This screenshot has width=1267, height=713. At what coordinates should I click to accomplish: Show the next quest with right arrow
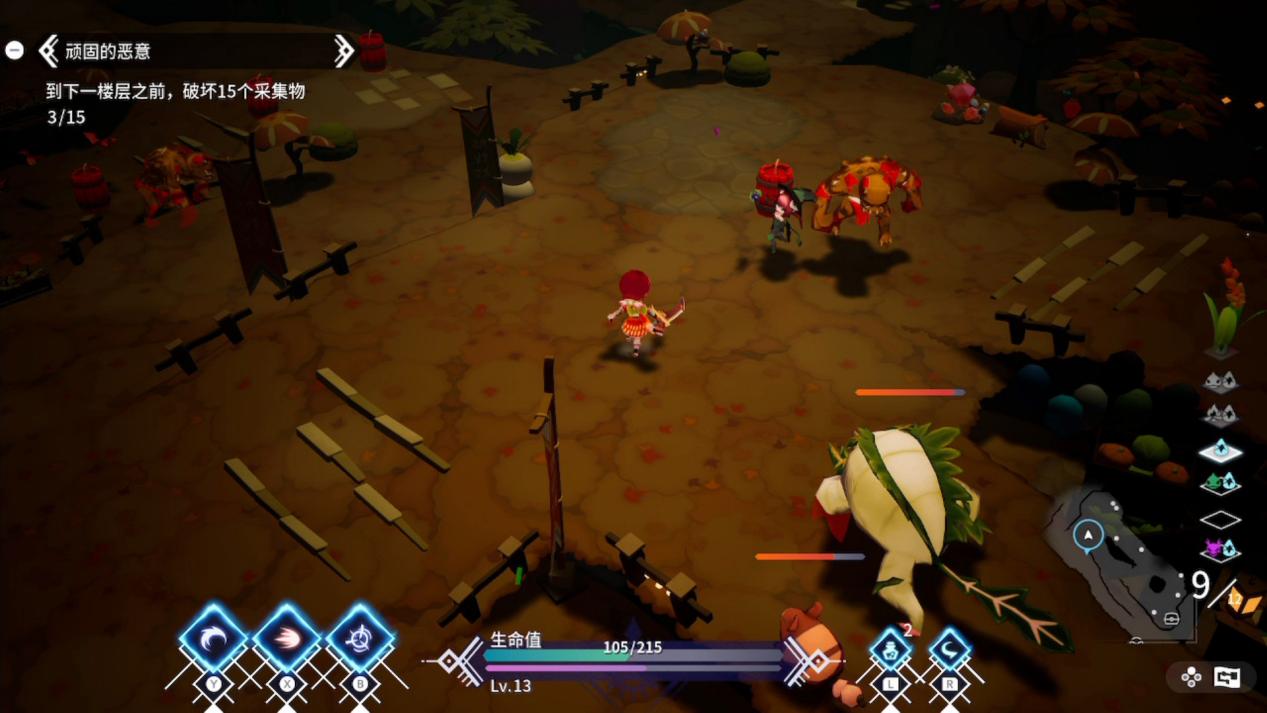(x=343, y=50)
